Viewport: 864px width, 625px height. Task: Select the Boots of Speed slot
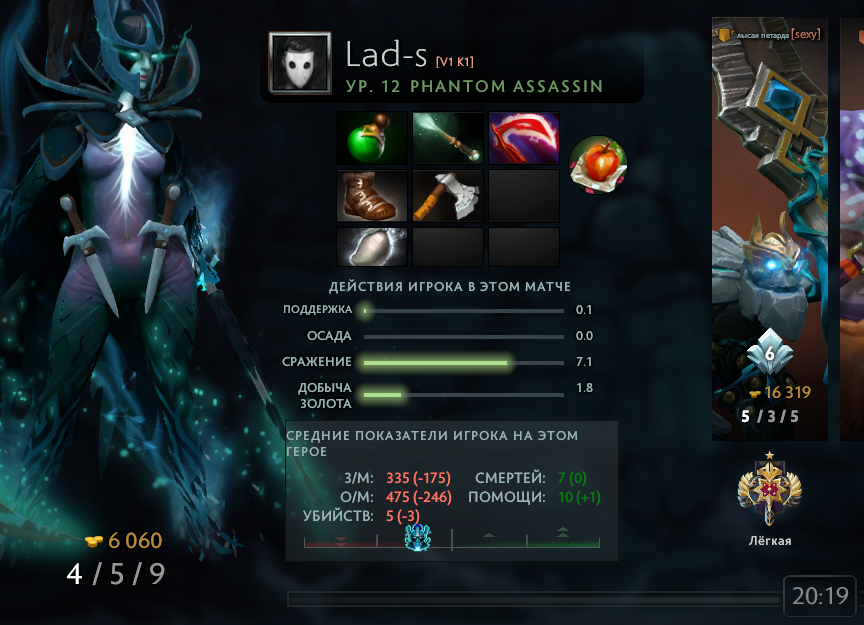coord(373,195)
